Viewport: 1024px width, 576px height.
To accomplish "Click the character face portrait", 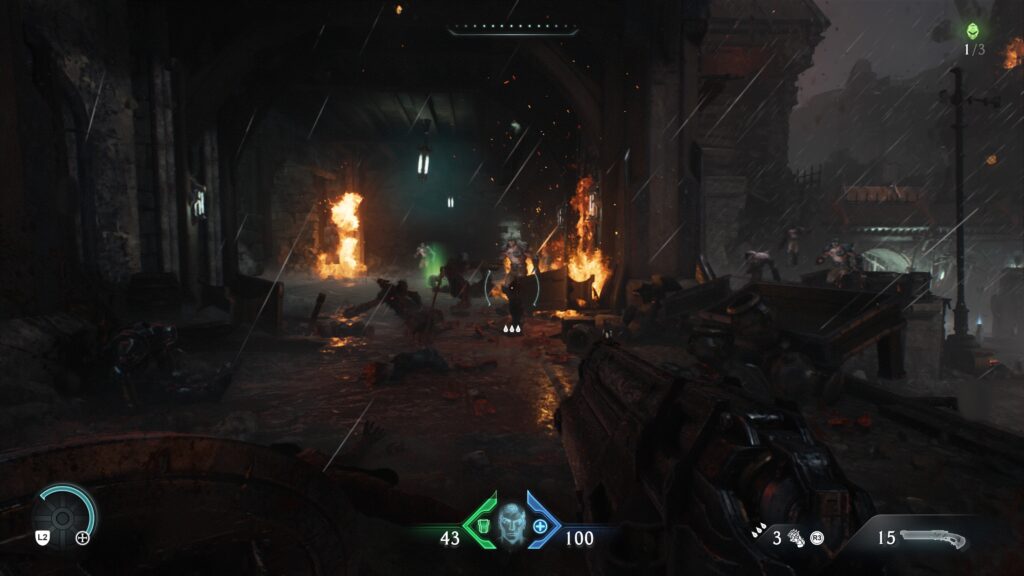I will 512,522.
